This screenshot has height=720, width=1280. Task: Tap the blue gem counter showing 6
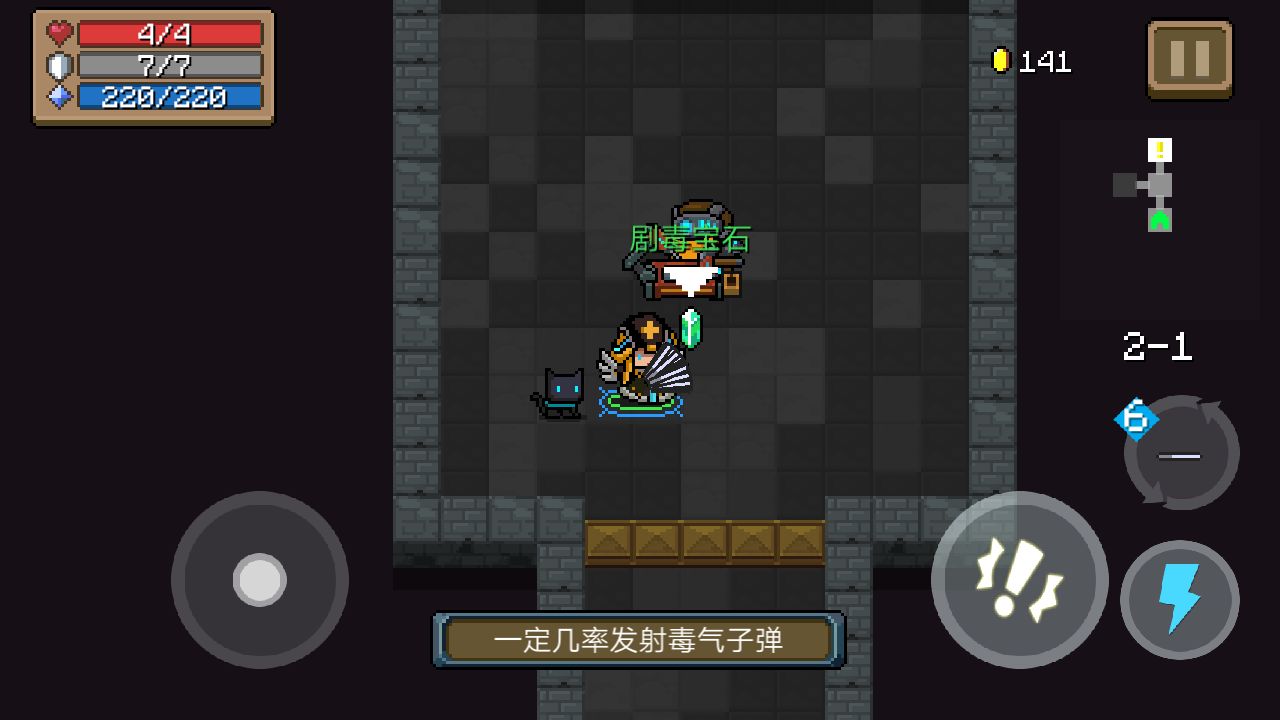click(x=1134, y=420)
